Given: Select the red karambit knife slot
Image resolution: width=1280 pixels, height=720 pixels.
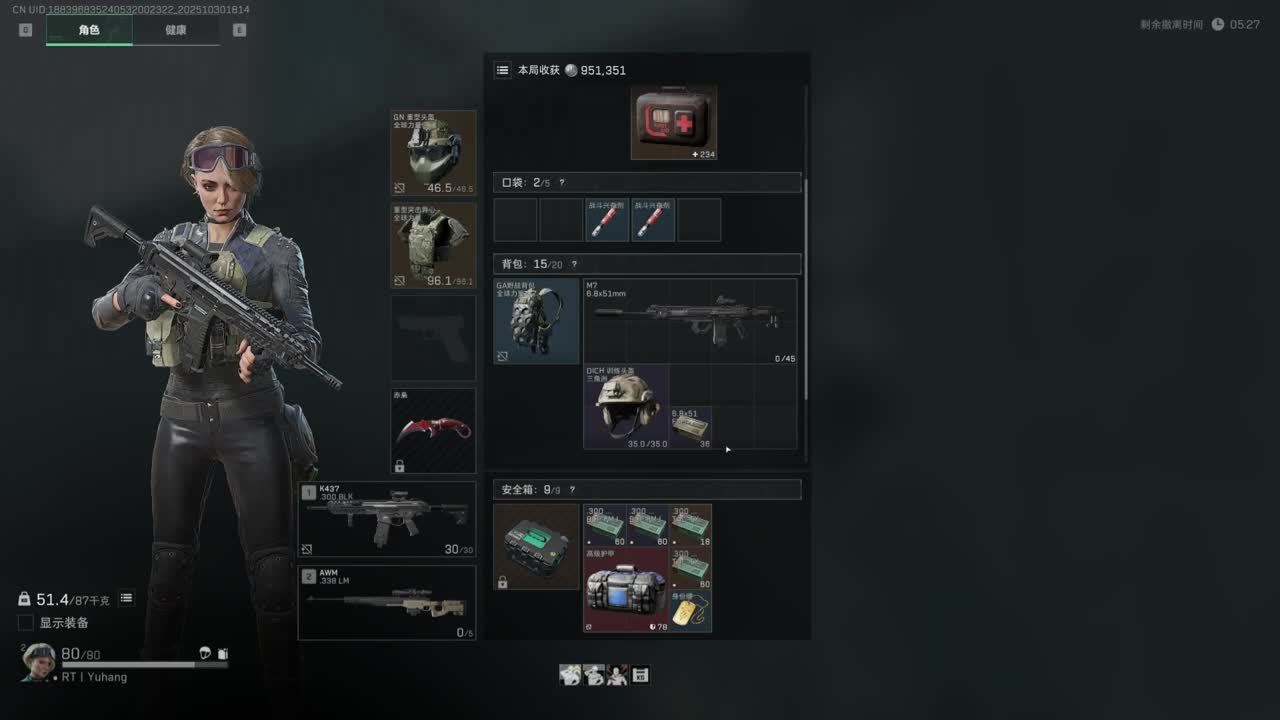Looking at the screenshot, I should coord(433,431).
